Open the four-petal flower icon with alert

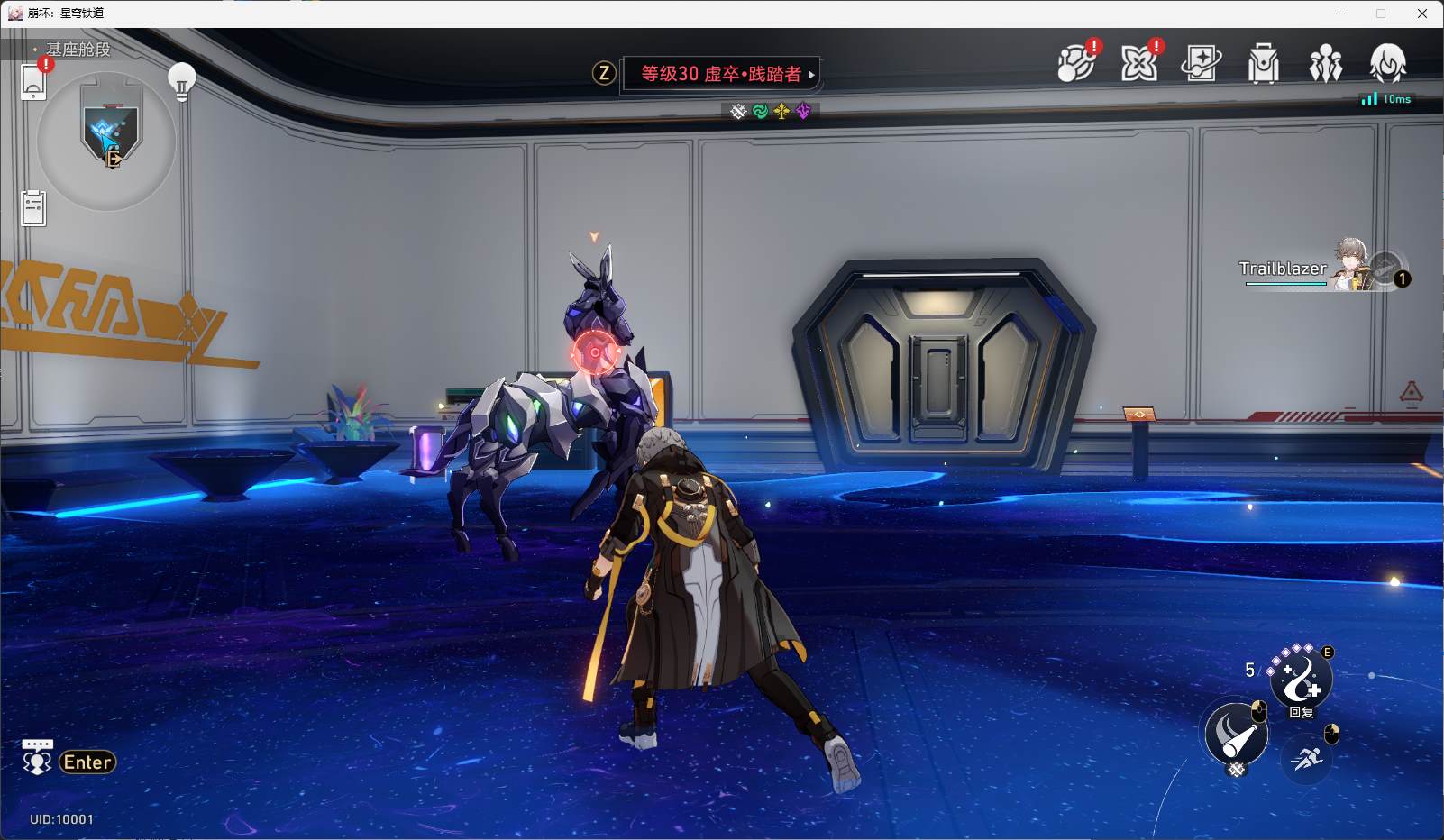pos(1139,63)
